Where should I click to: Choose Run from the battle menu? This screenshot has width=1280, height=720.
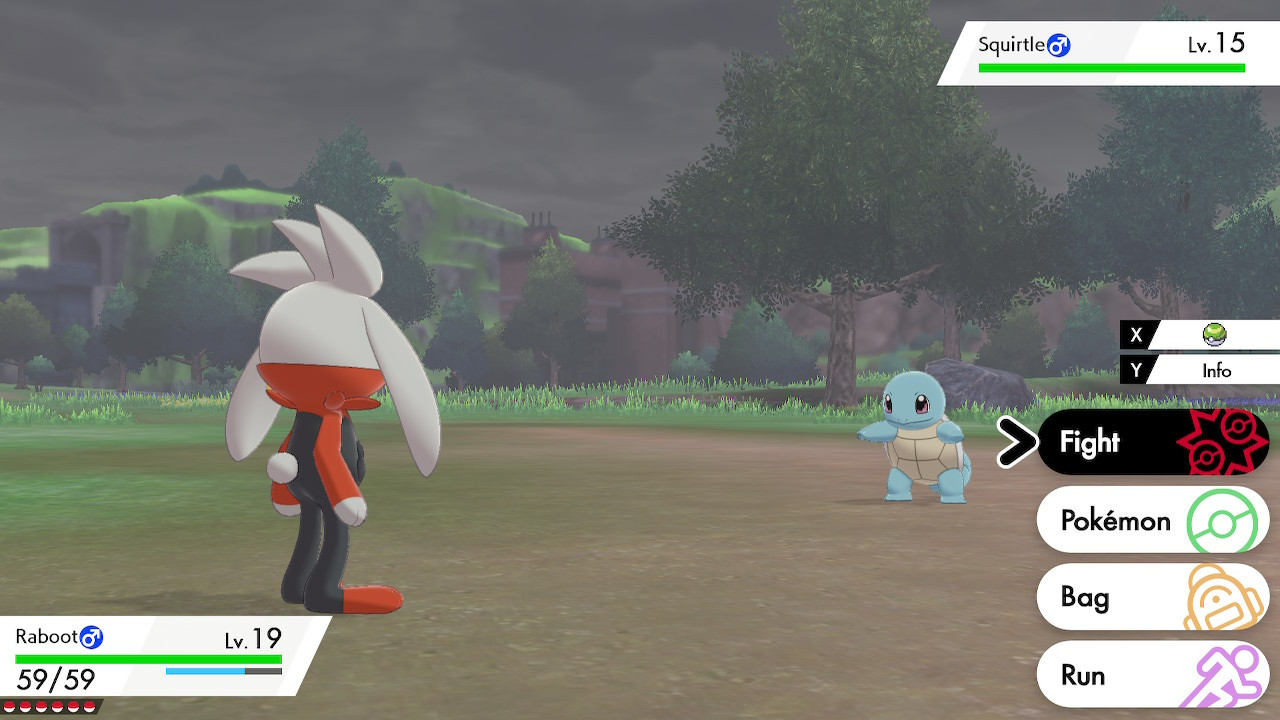1085,674
